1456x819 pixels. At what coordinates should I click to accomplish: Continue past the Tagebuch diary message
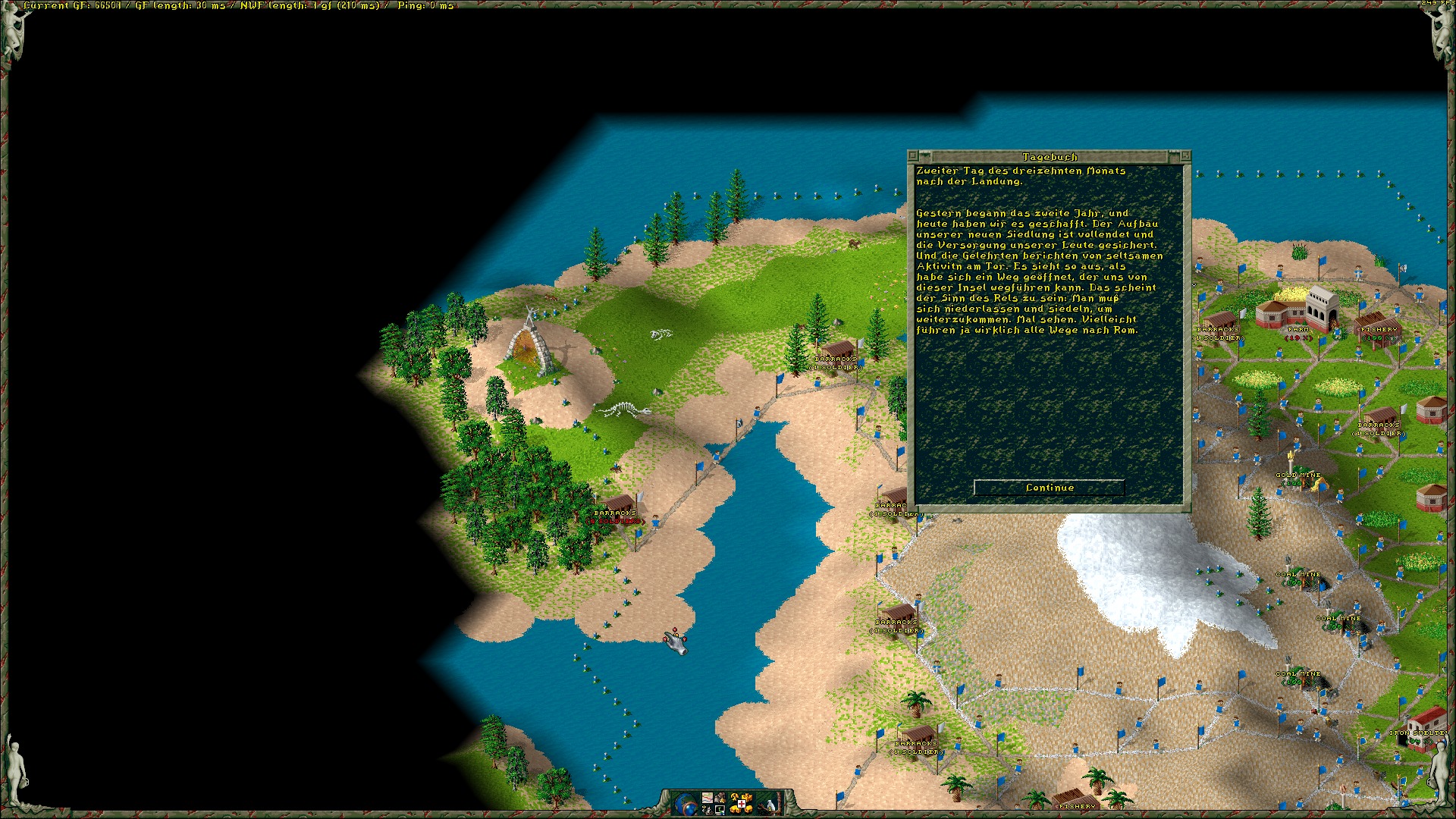[1049, 488]
